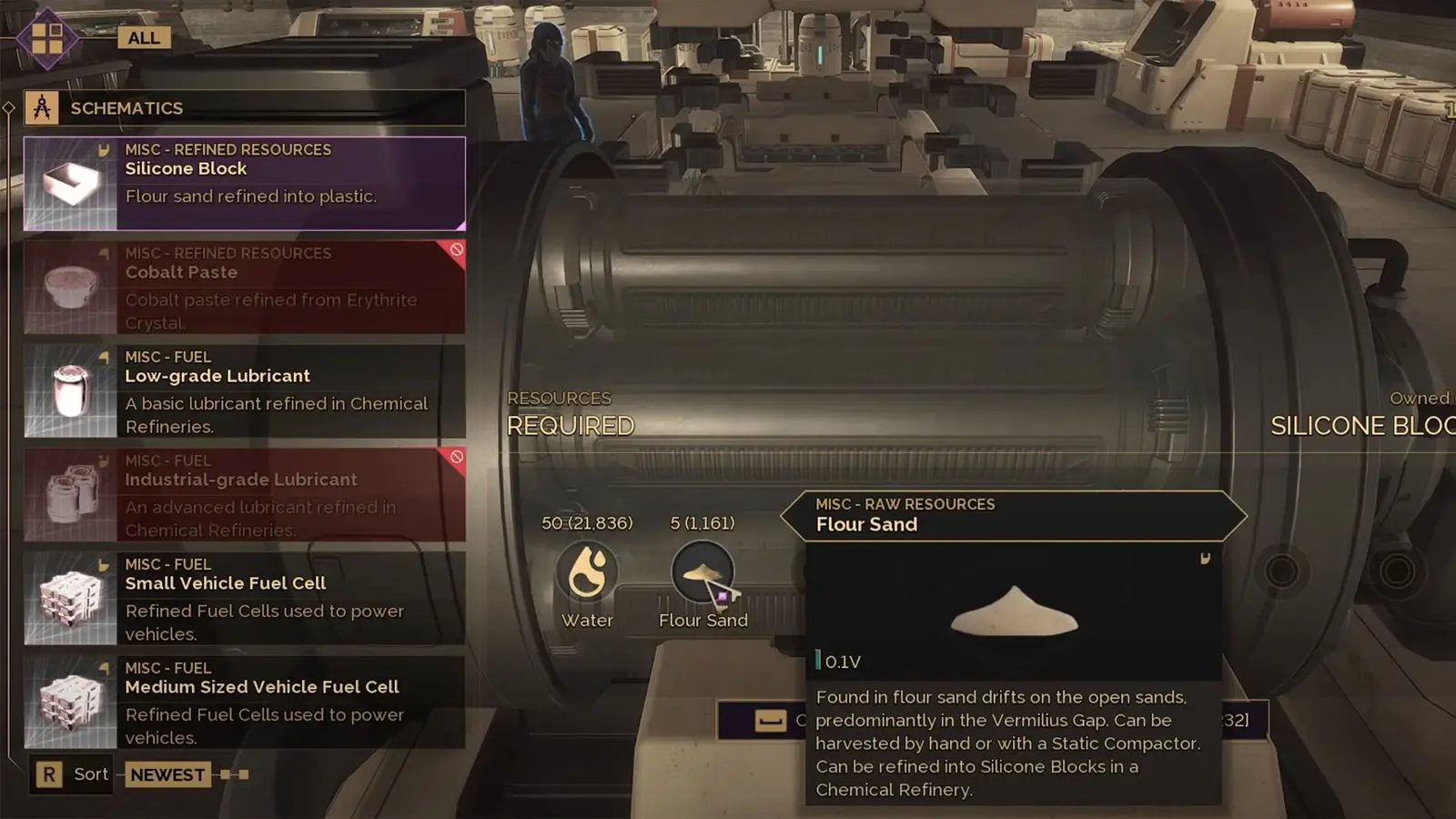Select the Silicone Block schematic

tap(244, 183)
